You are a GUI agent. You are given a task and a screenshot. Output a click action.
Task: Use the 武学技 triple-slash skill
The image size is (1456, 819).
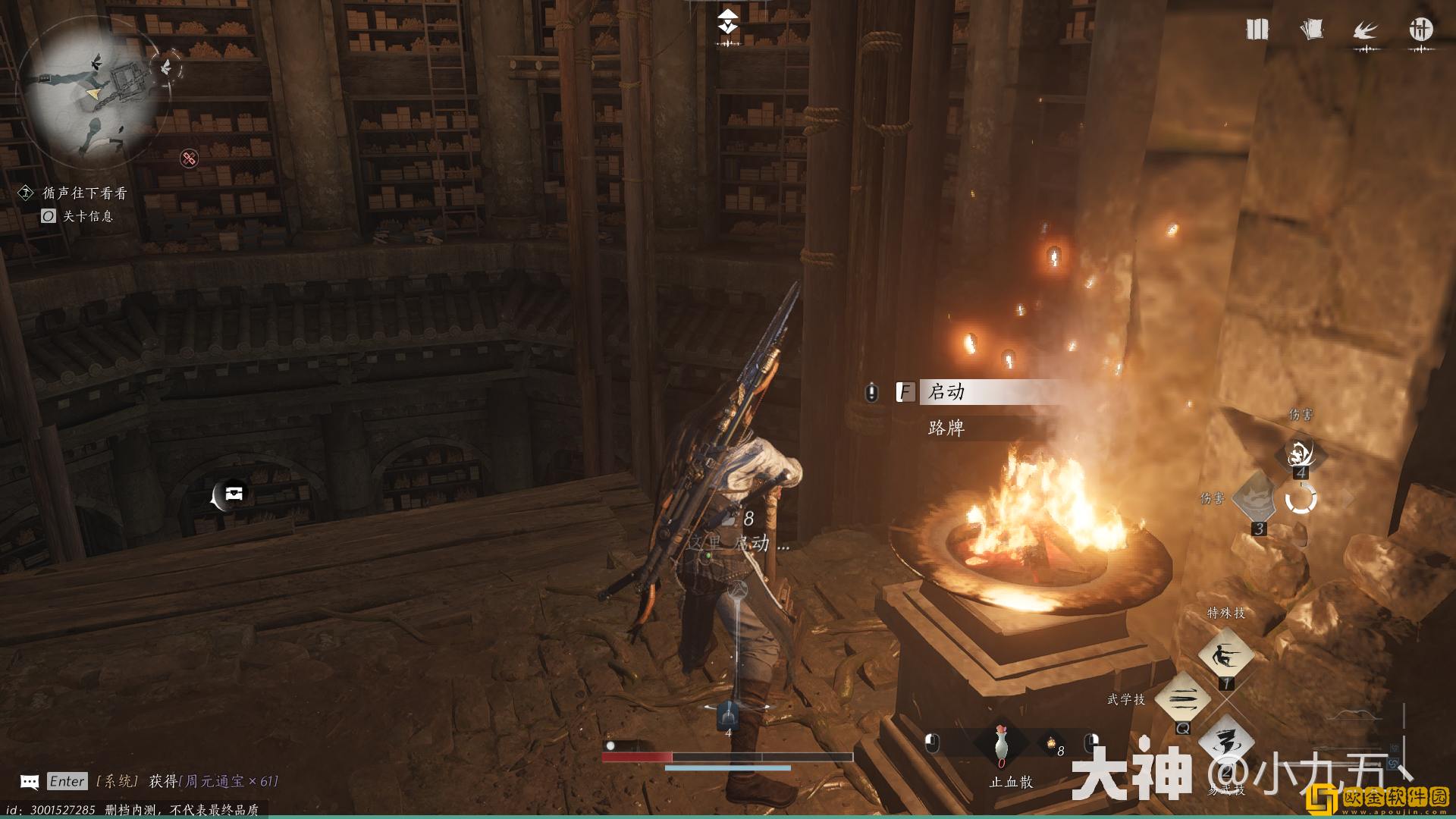[x=1181, y=698]
